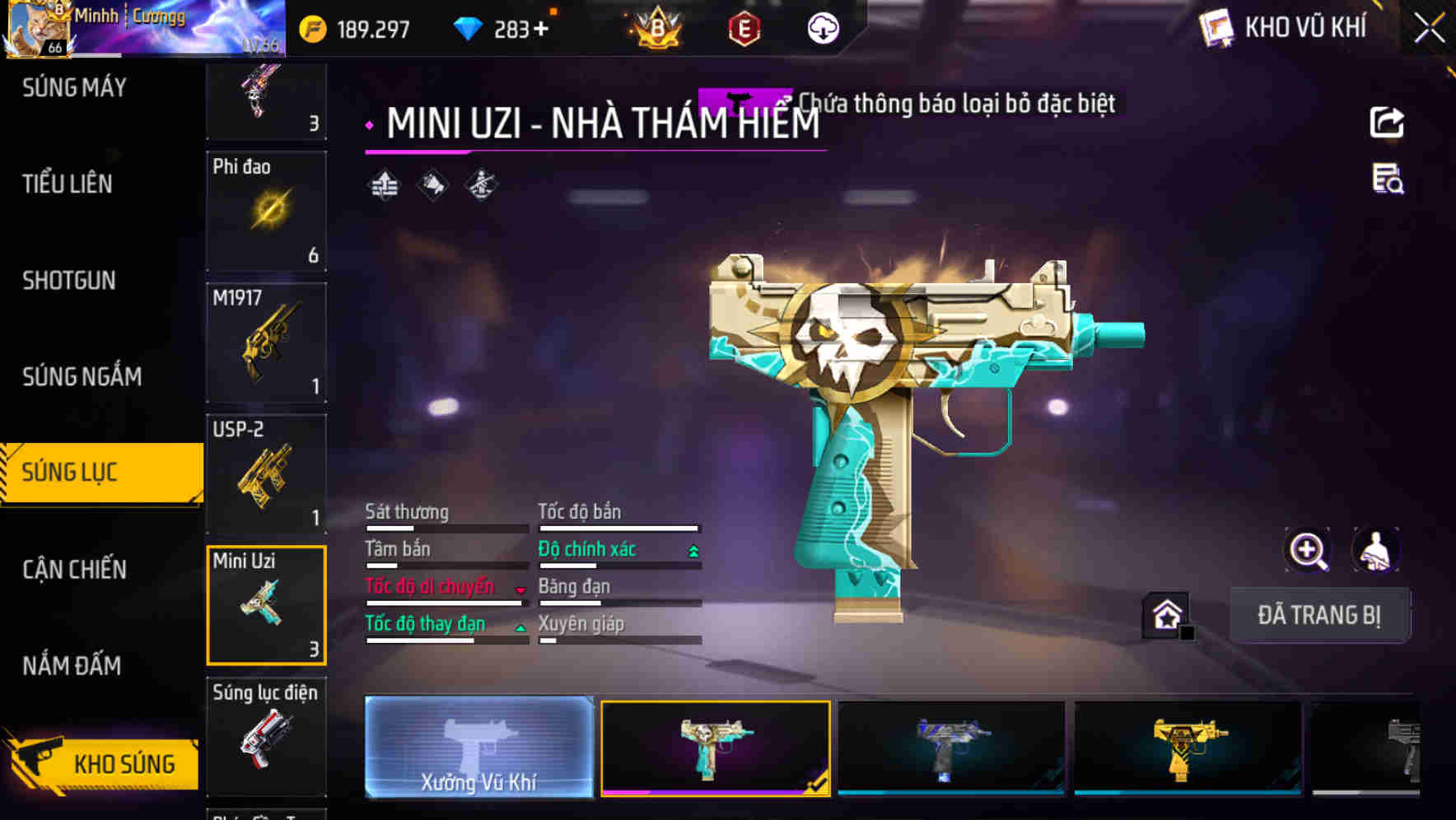The height and width of the screenshot is (820, 1456).
Task: Open Xưởng Vũ Khí workshop
Action: click(478, 749)
